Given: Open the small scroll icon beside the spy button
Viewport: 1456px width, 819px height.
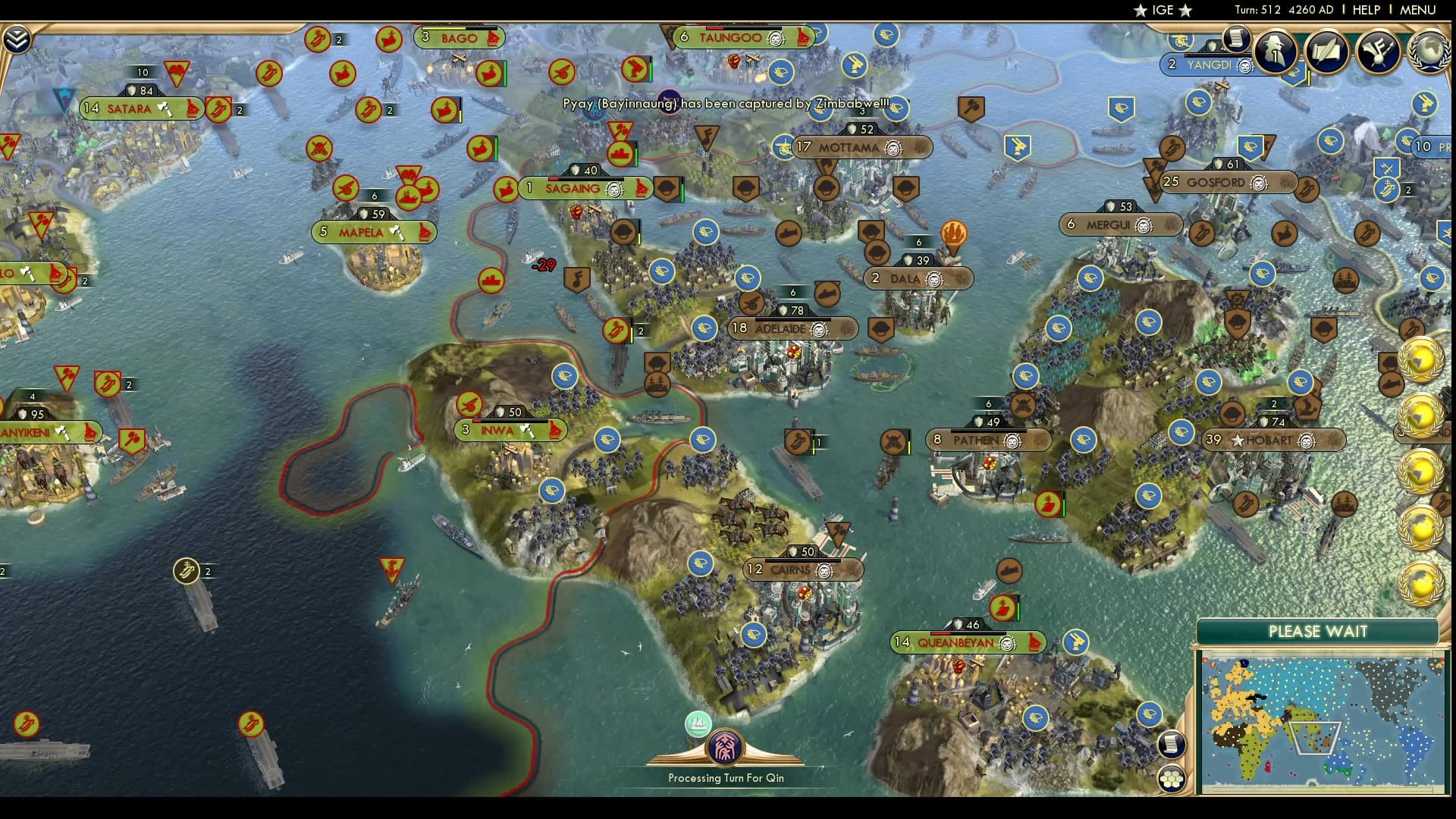Looking at the screenshot, I should pos(1236,38).
